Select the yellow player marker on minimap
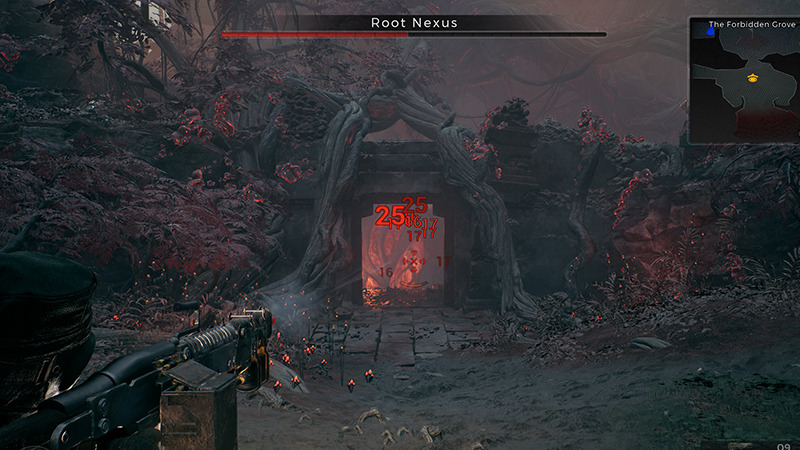Viewport: 800px width, 450px height. point(753,76)
